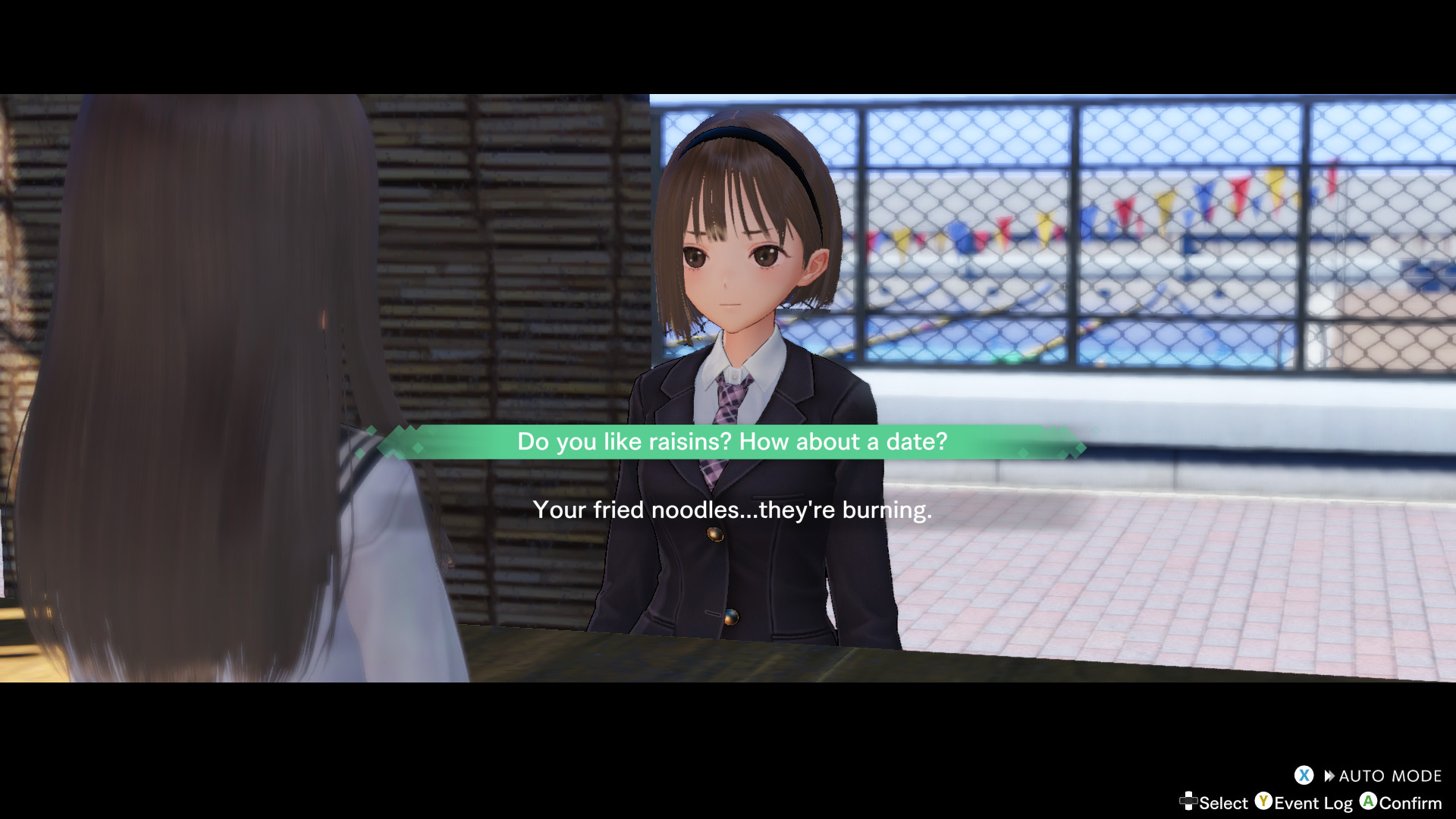Screen dimensions: 1456x819
Task: Expand the fried noodles dialogue line
Action: [733, 510]
